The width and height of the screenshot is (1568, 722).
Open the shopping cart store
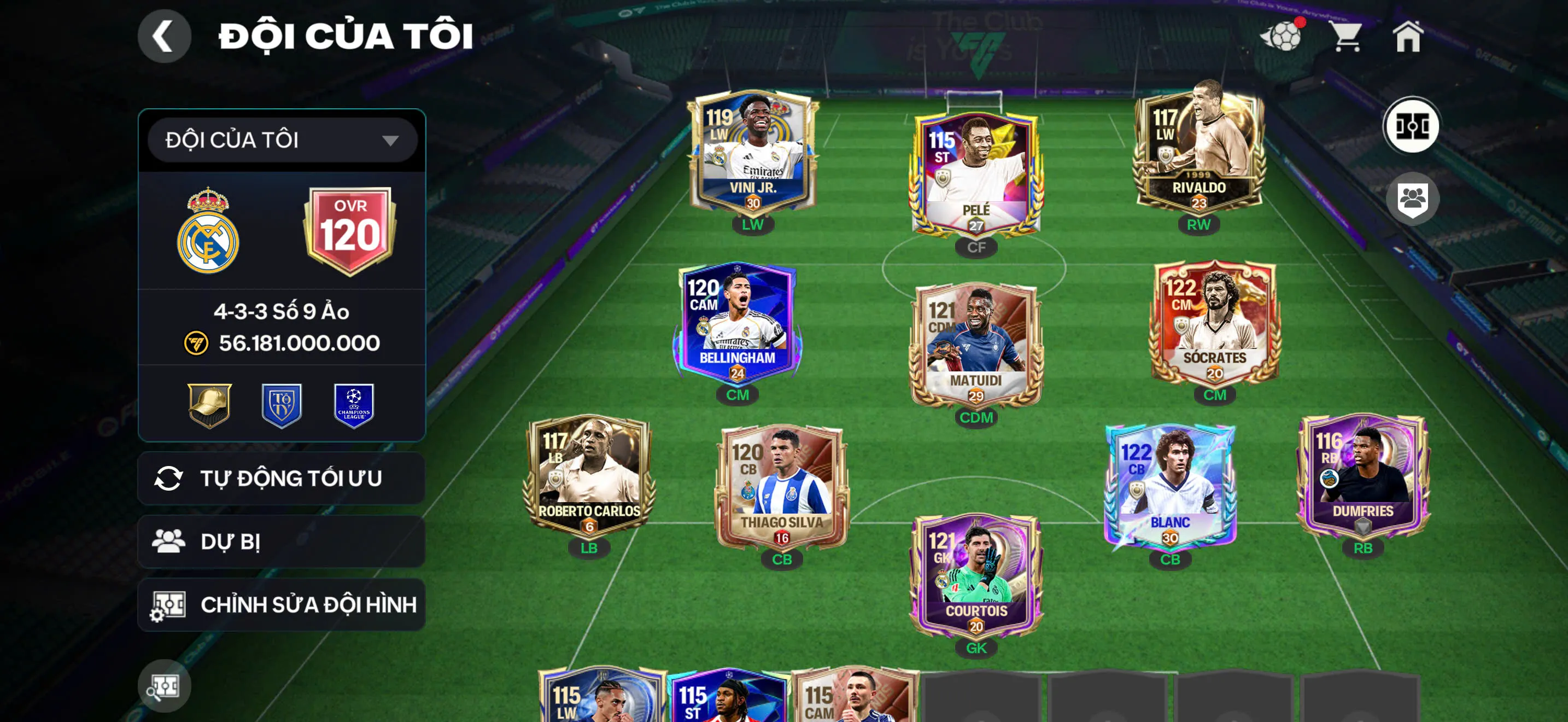click(1346, 37)
